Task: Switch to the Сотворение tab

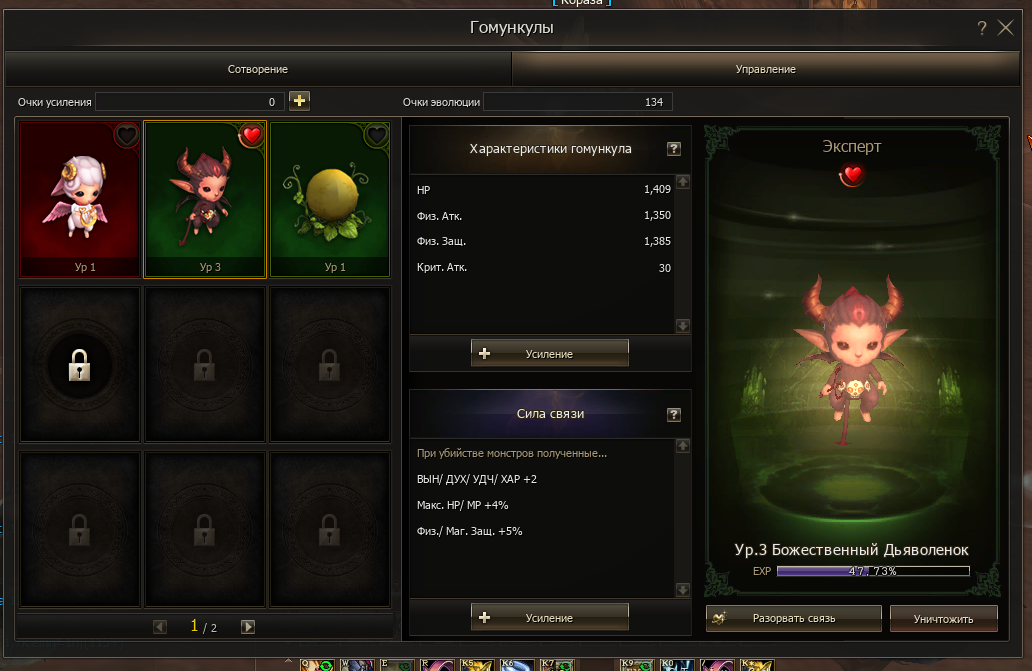Action: point(257,69)
